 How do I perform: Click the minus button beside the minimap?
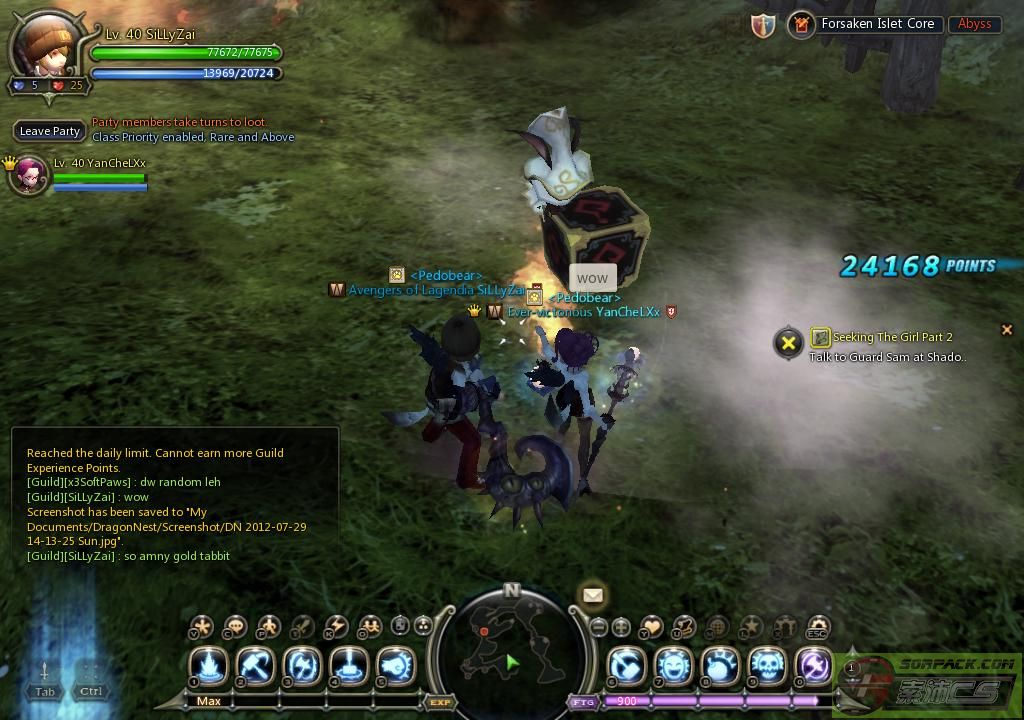coord(599,627)
